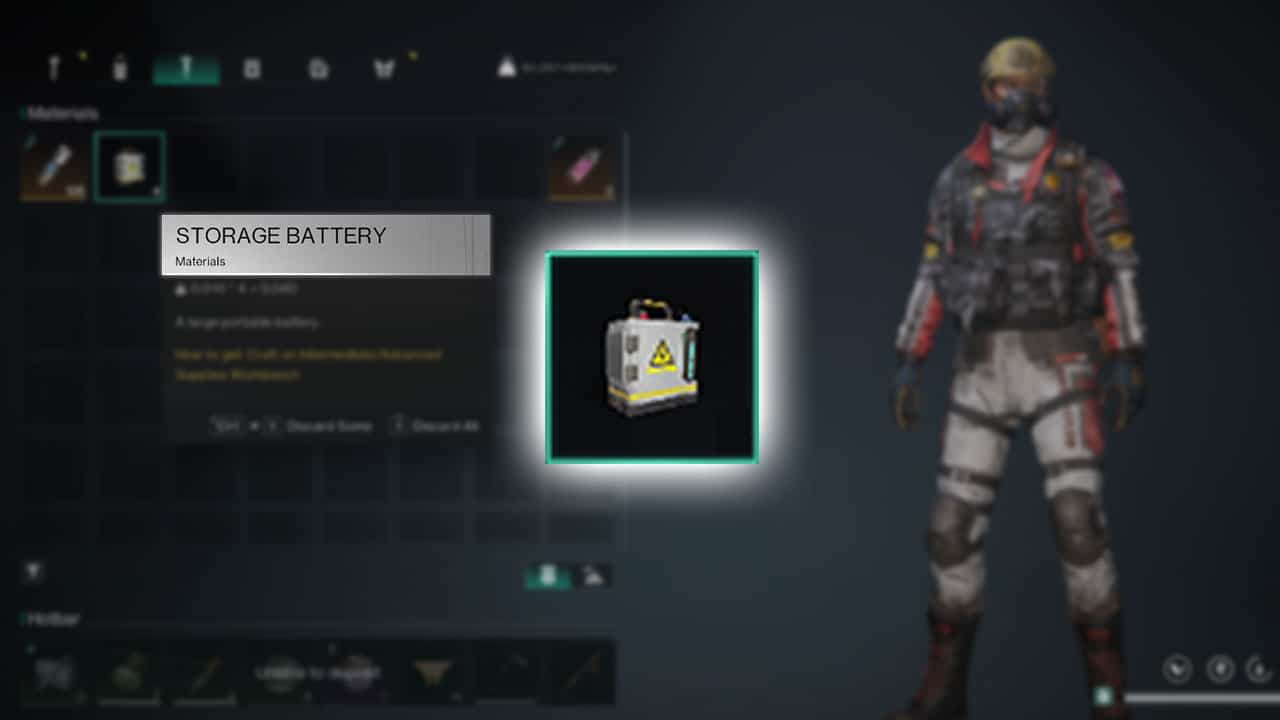The image size is (1280, 720).
Task: Click Discard All in the tooltip
Action: [440, 425]
